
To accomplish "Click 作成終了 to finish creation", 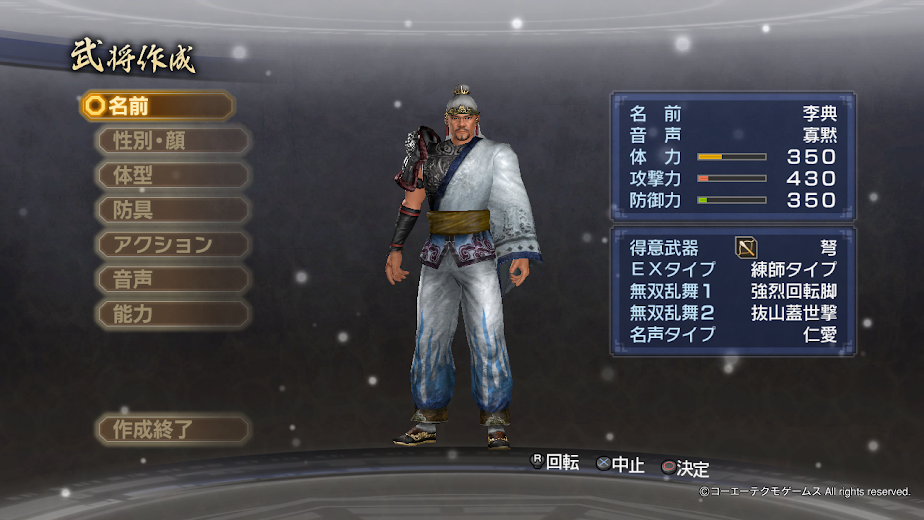I will (172, 430).
